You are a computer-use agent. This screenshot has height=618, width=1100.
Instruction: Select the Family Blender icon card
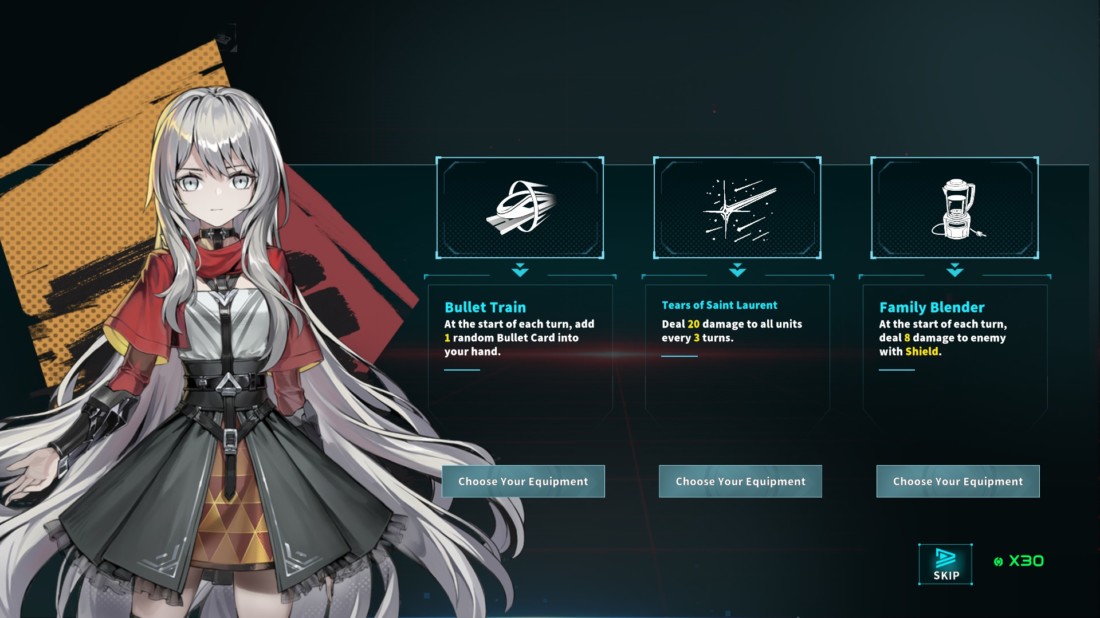[954, 208]
